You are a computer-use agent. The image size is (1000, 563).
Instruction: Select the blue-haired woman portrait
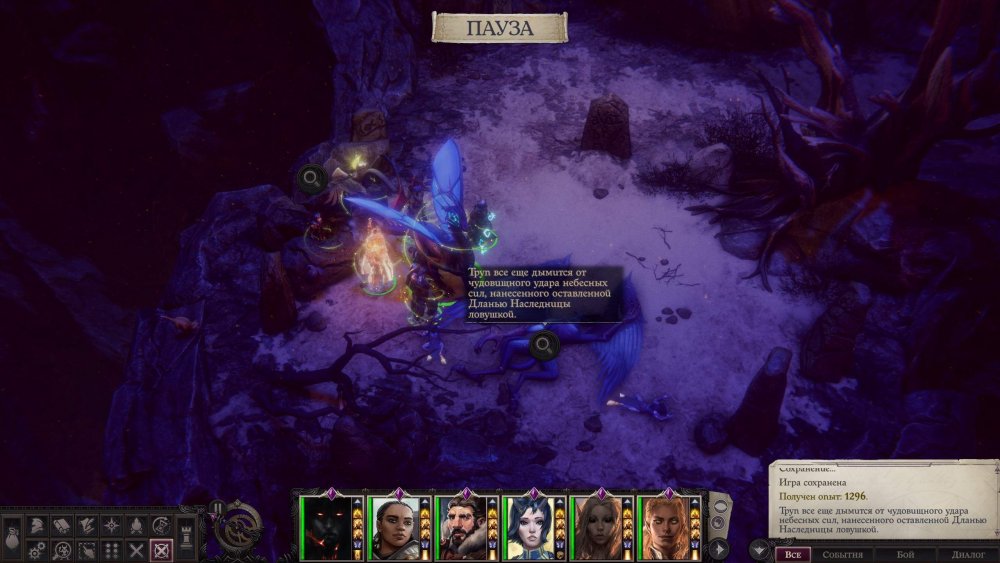pyautogui.click(x=531, y=527)
